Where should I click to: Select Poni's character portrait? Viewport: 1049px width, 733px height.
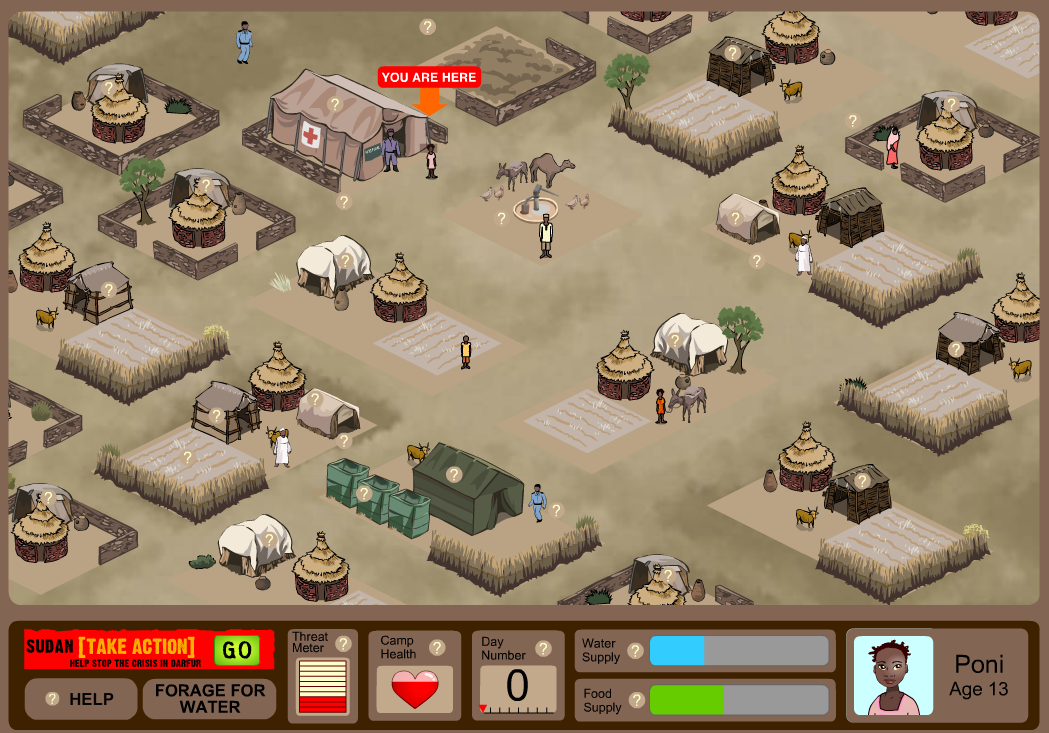coord(893,676)
